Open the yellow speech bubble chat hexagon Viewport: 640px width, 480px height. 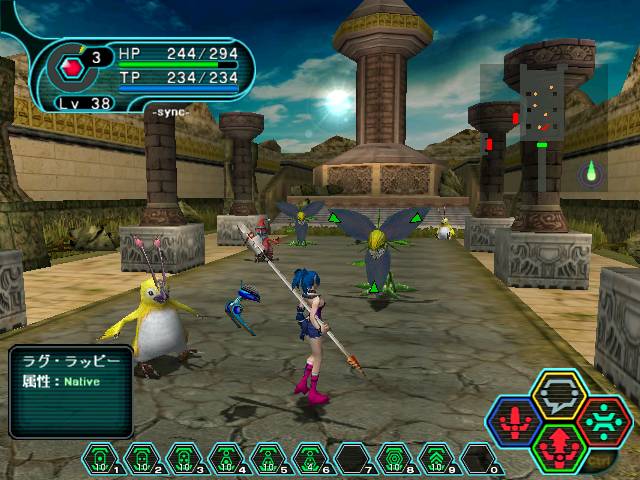[558, 395]
